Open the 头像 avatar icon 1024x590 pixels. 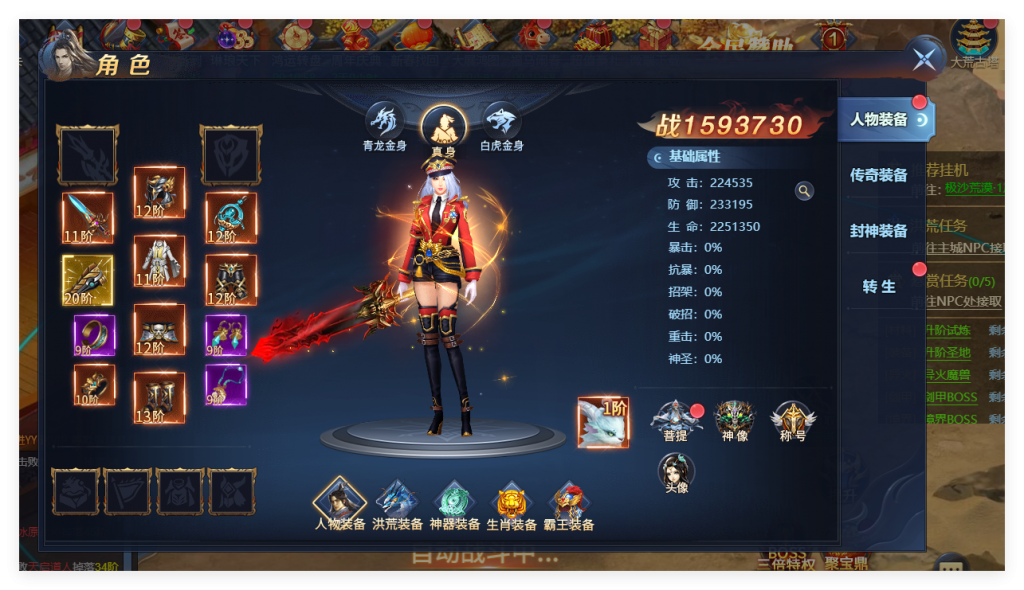(676, 471)
